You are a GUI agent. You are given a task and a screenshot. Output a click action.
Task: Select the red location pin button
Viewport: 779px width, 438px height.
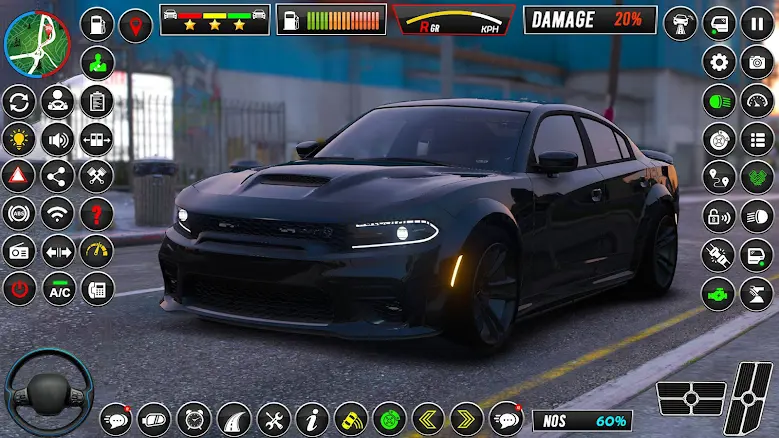(x=135, y=25)
